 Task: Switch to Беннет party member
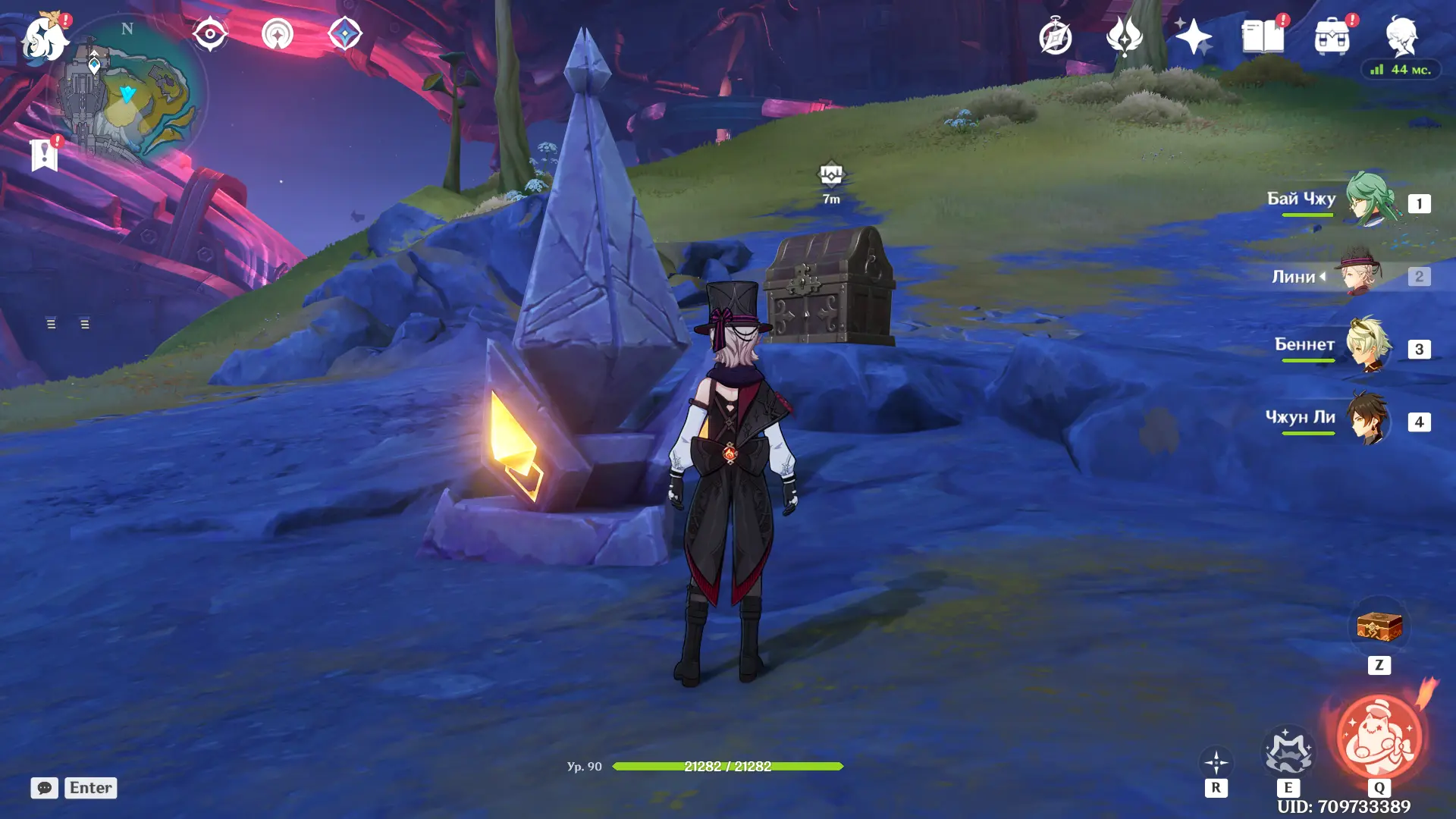pyautogui.click(x=1369, y=346)
